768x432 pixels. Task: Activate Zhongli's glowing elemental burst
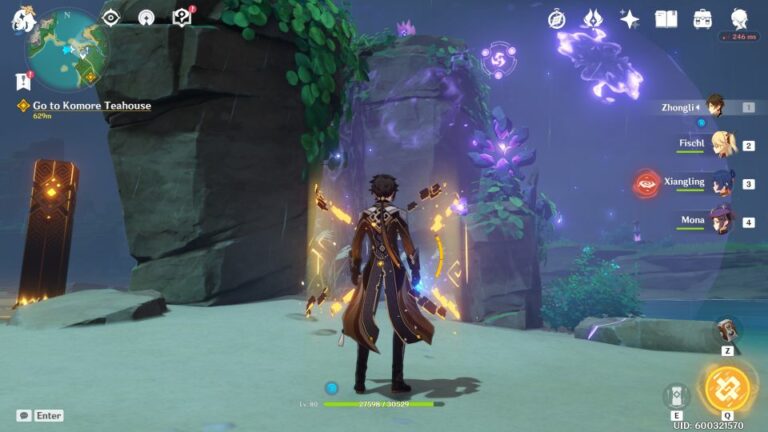click(x=726, y=390)
